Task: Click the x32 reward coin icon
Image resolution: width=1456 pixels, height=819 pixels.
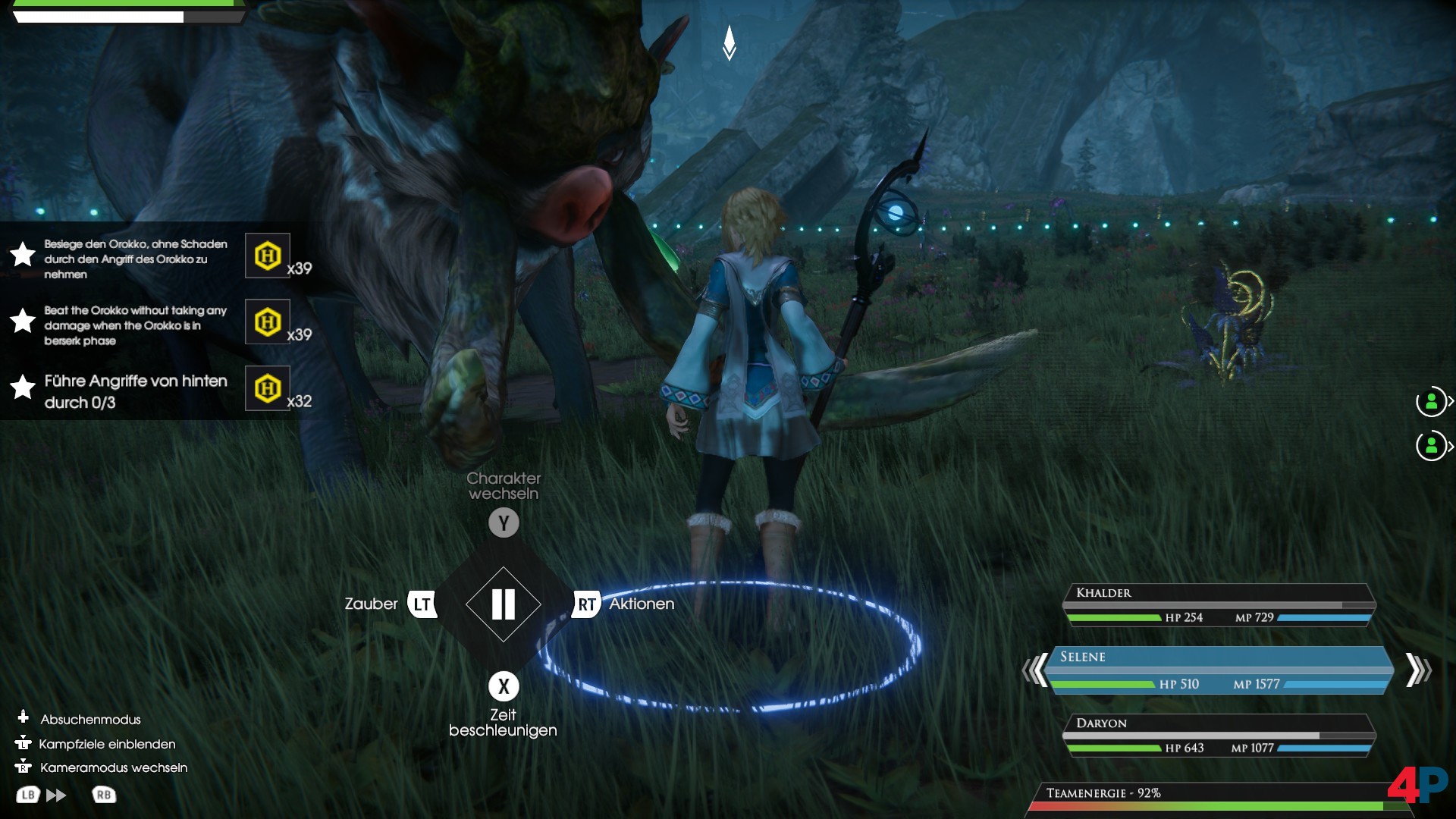Action: [x=268, y=389]
